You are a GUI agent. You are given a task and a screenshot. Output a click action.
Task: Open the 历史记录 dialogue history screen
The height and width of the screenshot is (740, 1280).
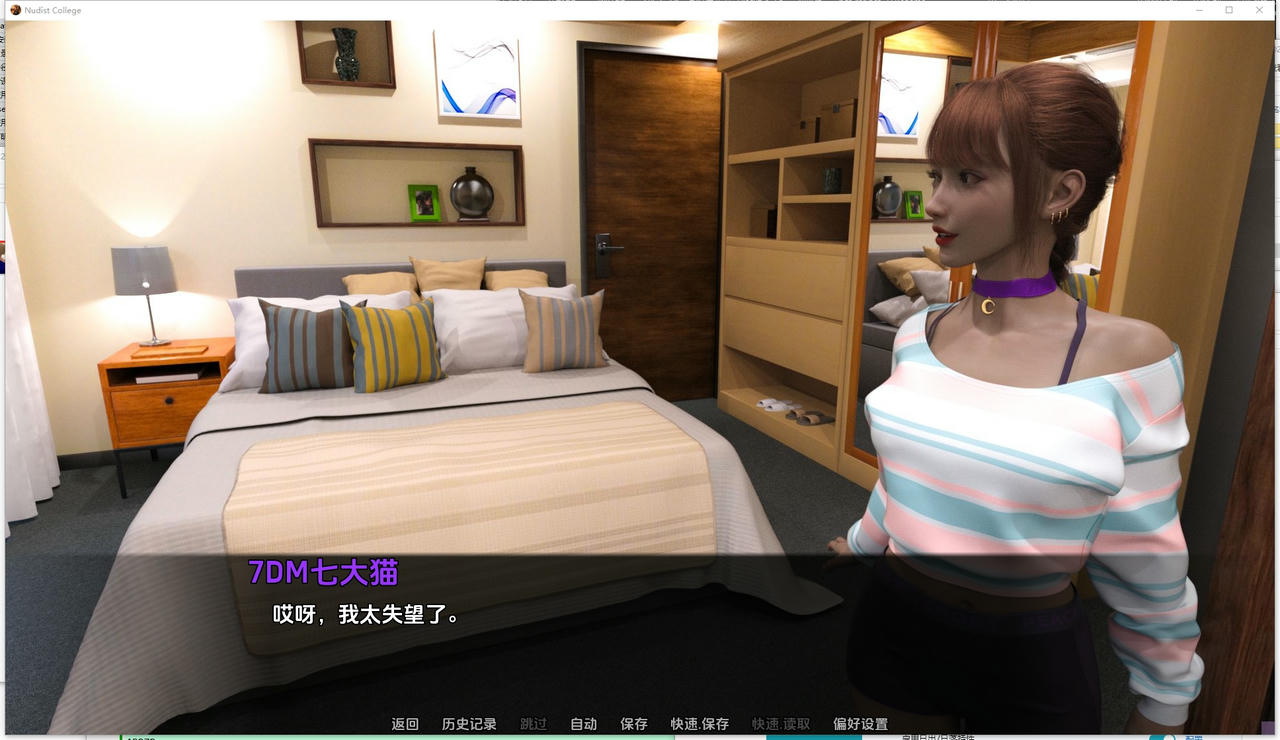[470, 723]
